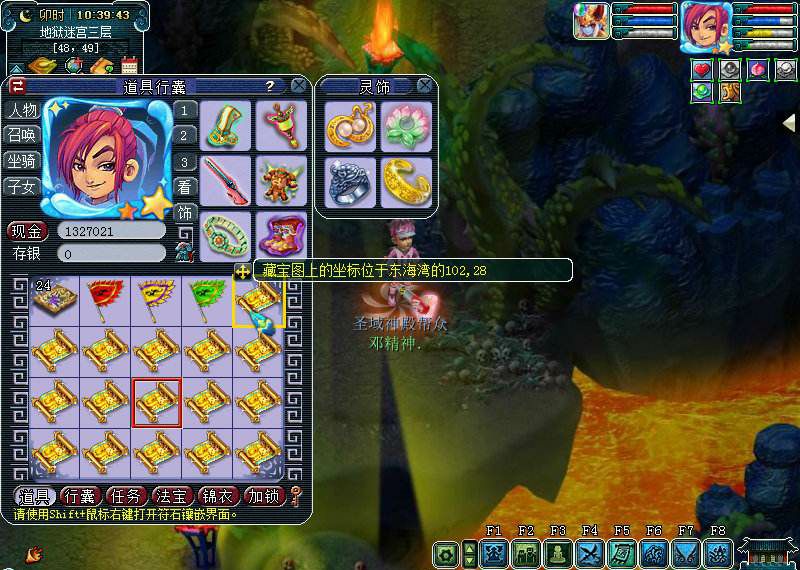
Task: Activate the F4 crossed swords shortcut
Action: tap(589, 553)
